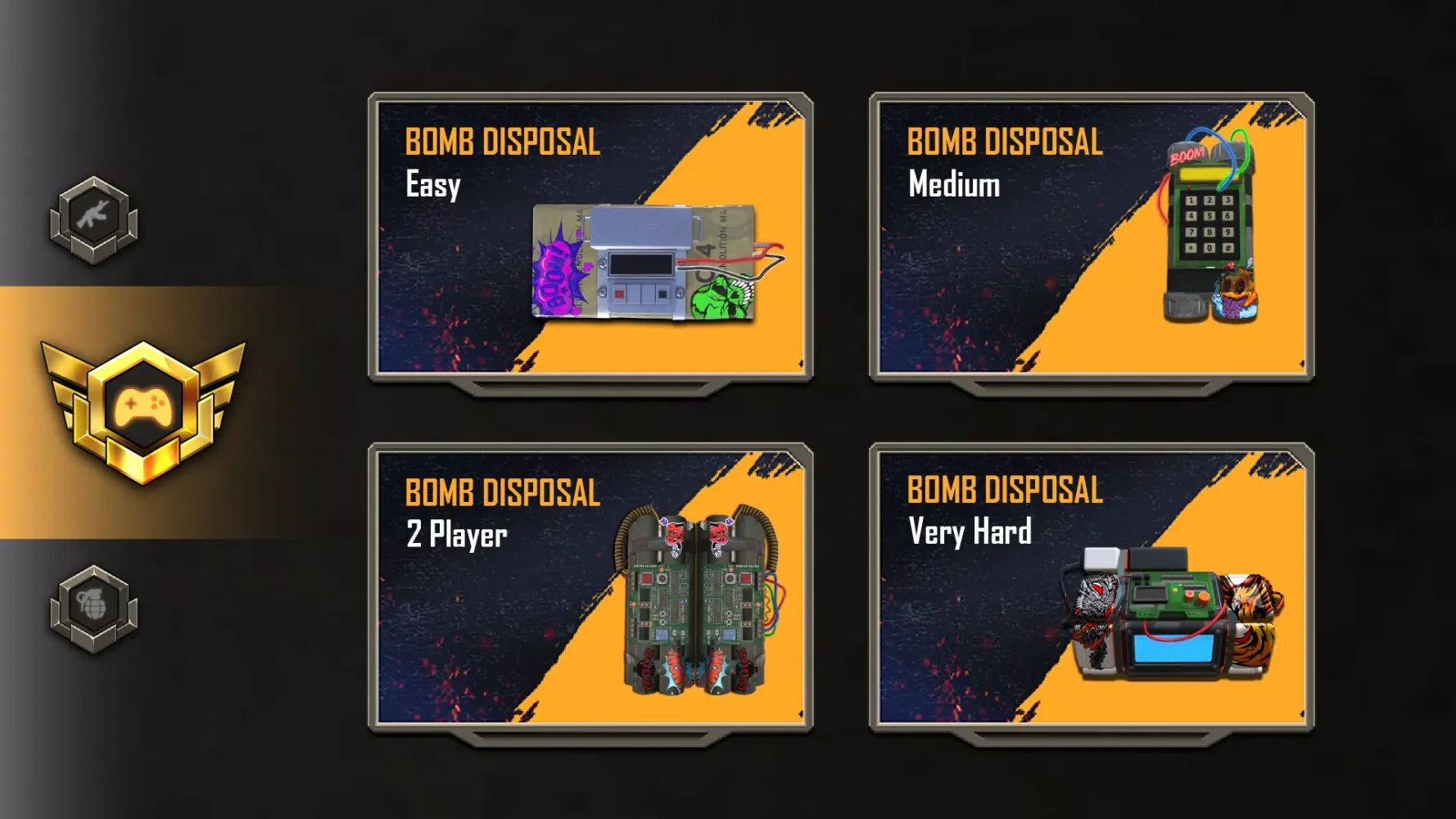Click the Very Hard difficulty text
This screenshot has width=1456, height=819.
tap(970, 533)
